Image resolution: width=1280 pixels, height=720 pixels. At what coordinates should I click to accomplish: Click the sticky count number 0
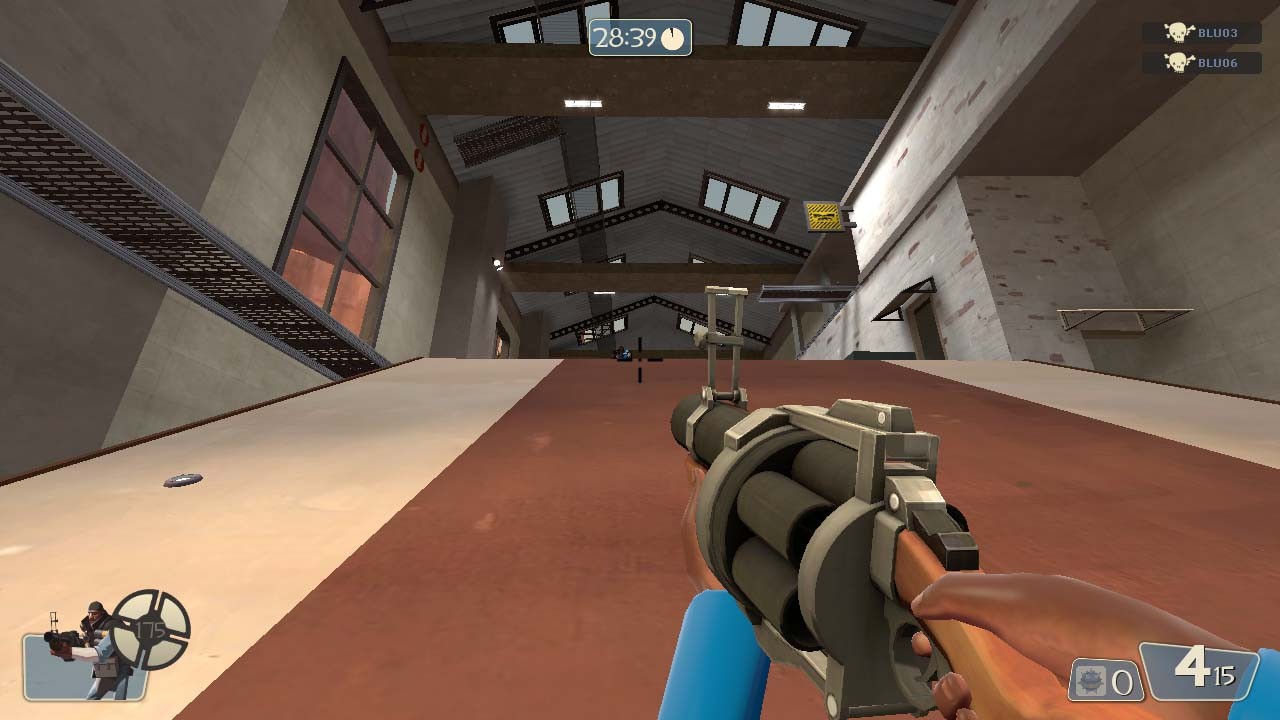(1120, 683)
